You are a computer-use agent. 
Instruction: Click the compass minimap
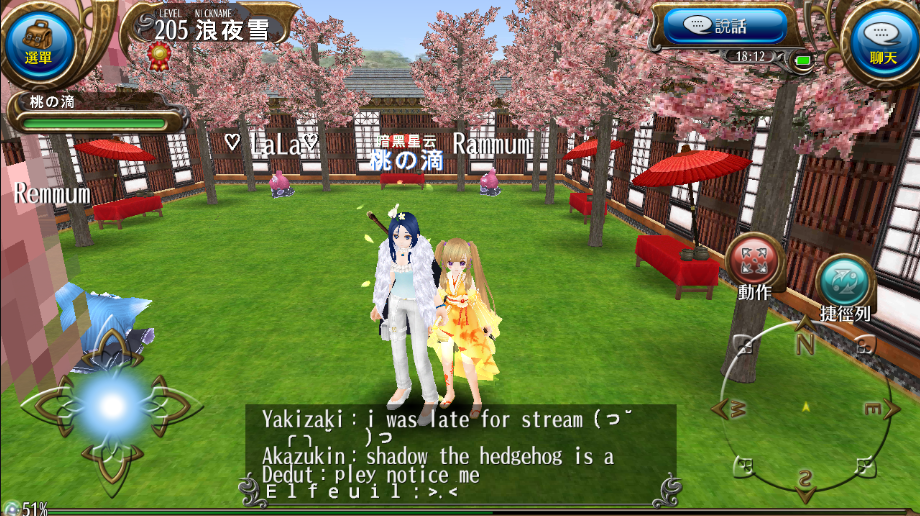click(x=805, y=408)
